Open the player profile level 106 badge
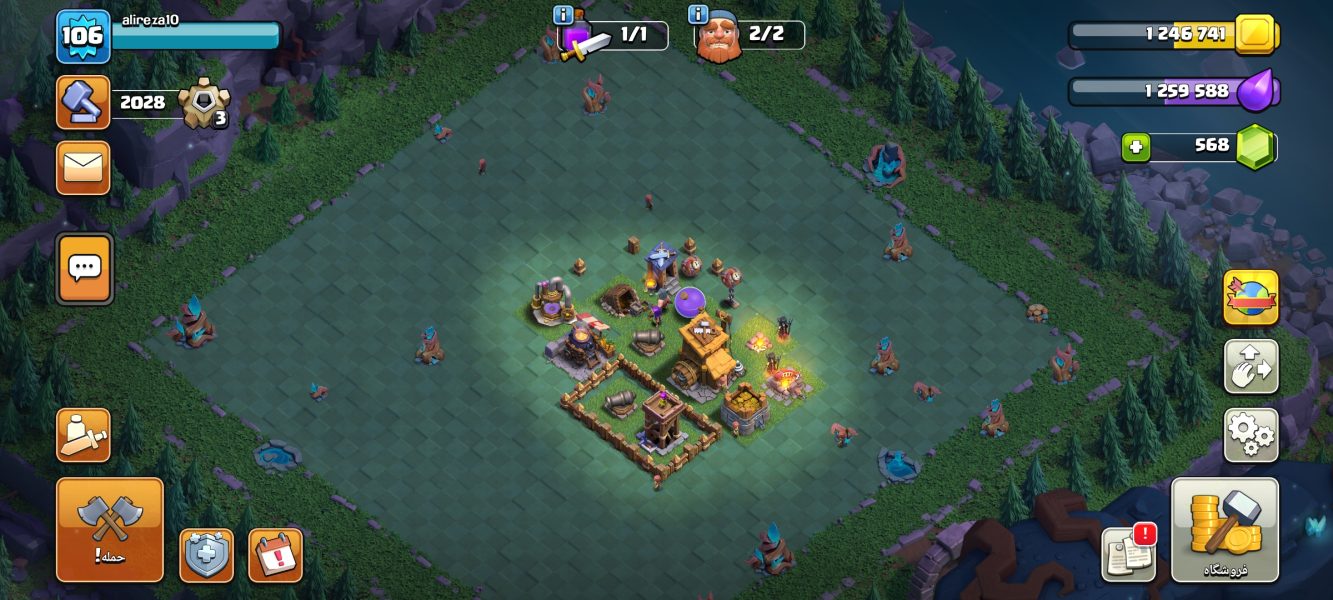The image size is (1333, 600). [82, 36]
